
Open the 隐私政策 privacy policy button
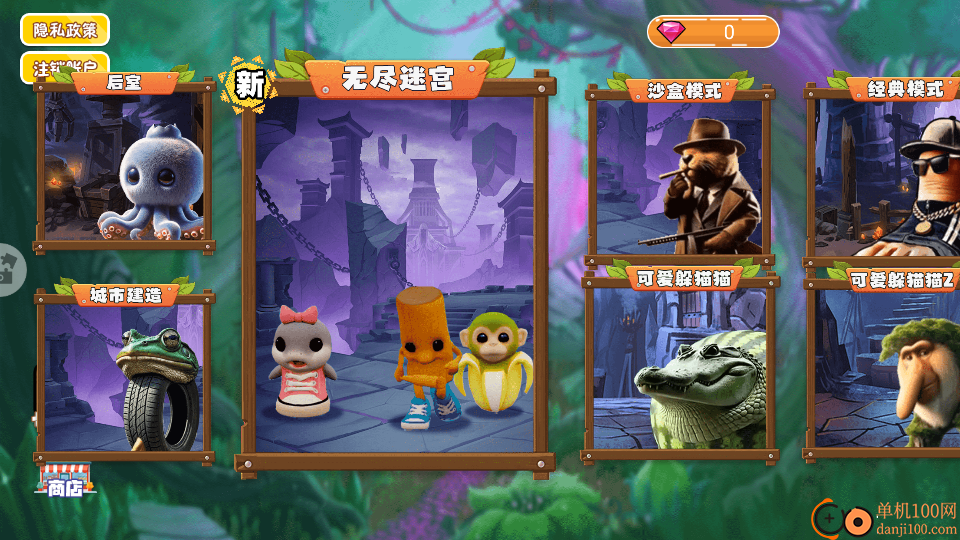64,29
